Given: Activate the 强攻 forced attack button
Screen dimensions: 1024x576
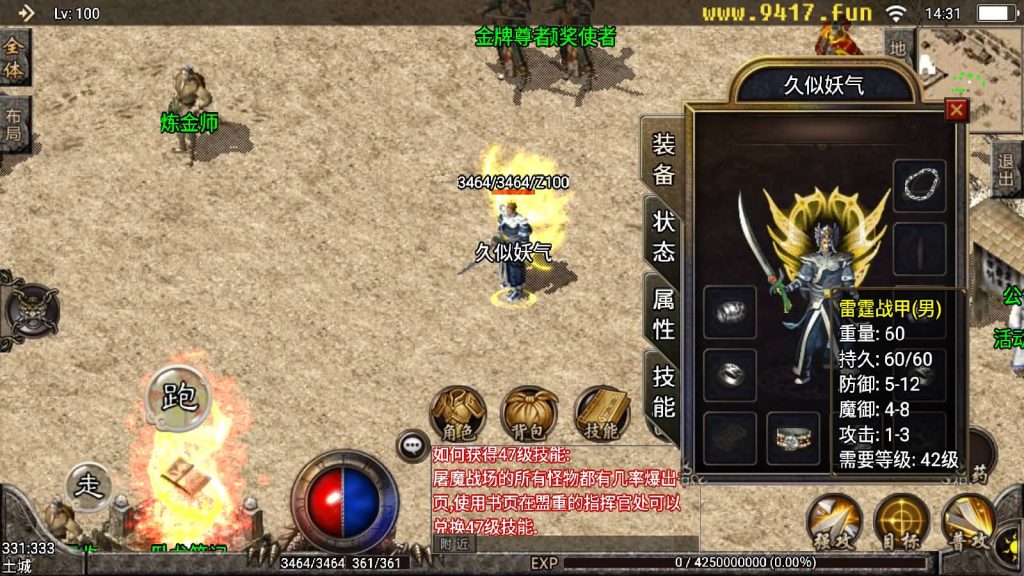Looking at the screenshot, I should click(x=834, y=520).
